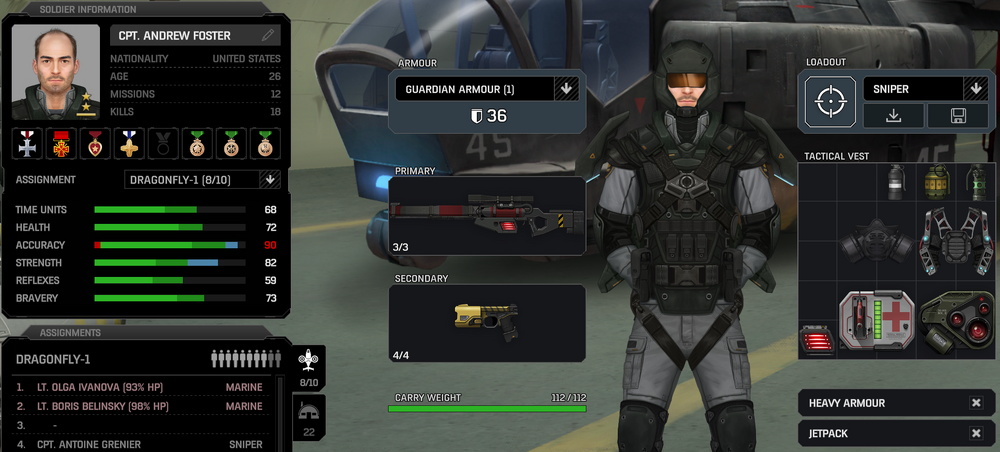
Task: Open the Guardian Armour dropdown
Action: click(x=566, y=89)
